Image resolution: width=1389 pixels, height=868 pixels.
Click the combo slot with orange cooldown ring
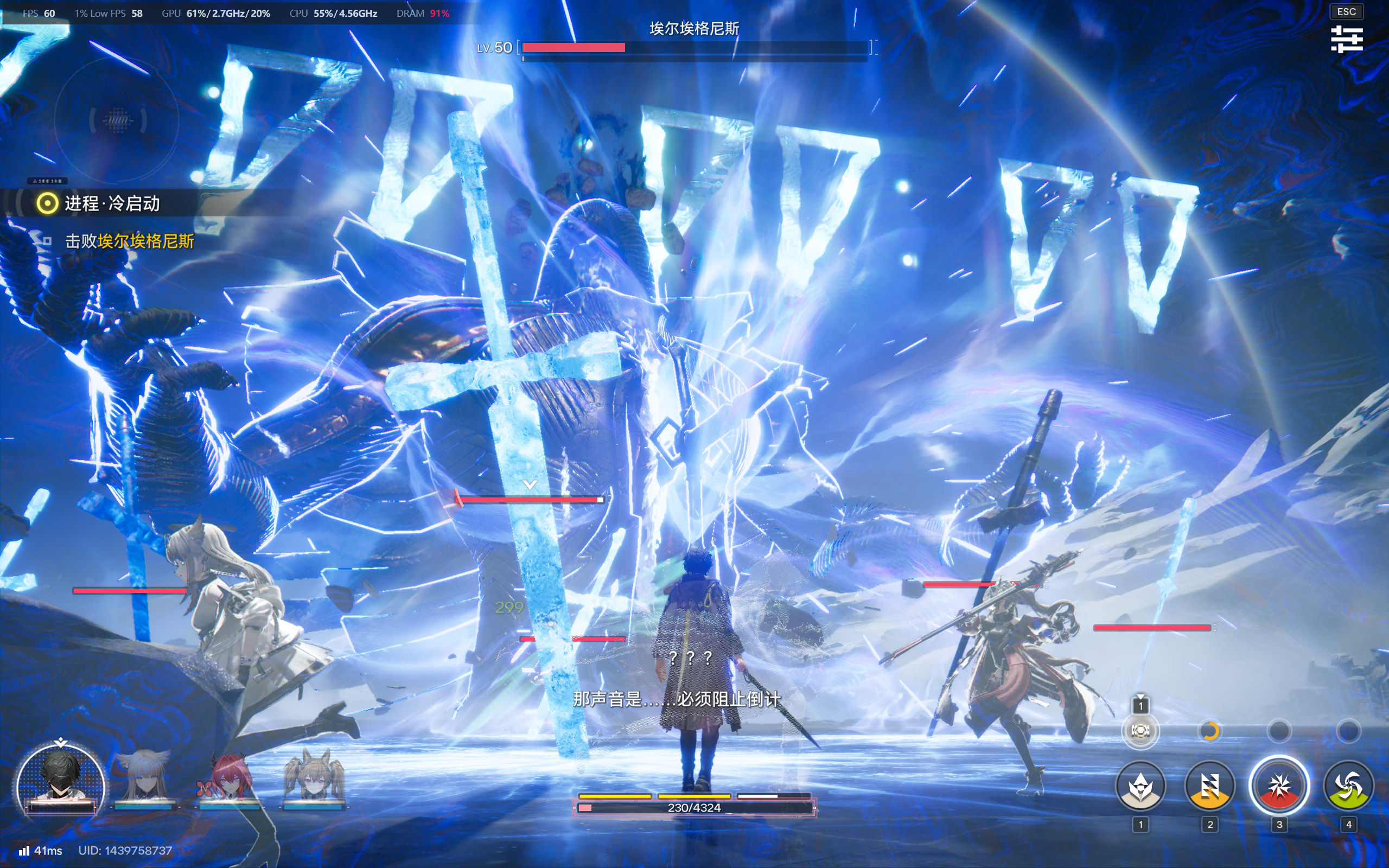coord(1209,731)
